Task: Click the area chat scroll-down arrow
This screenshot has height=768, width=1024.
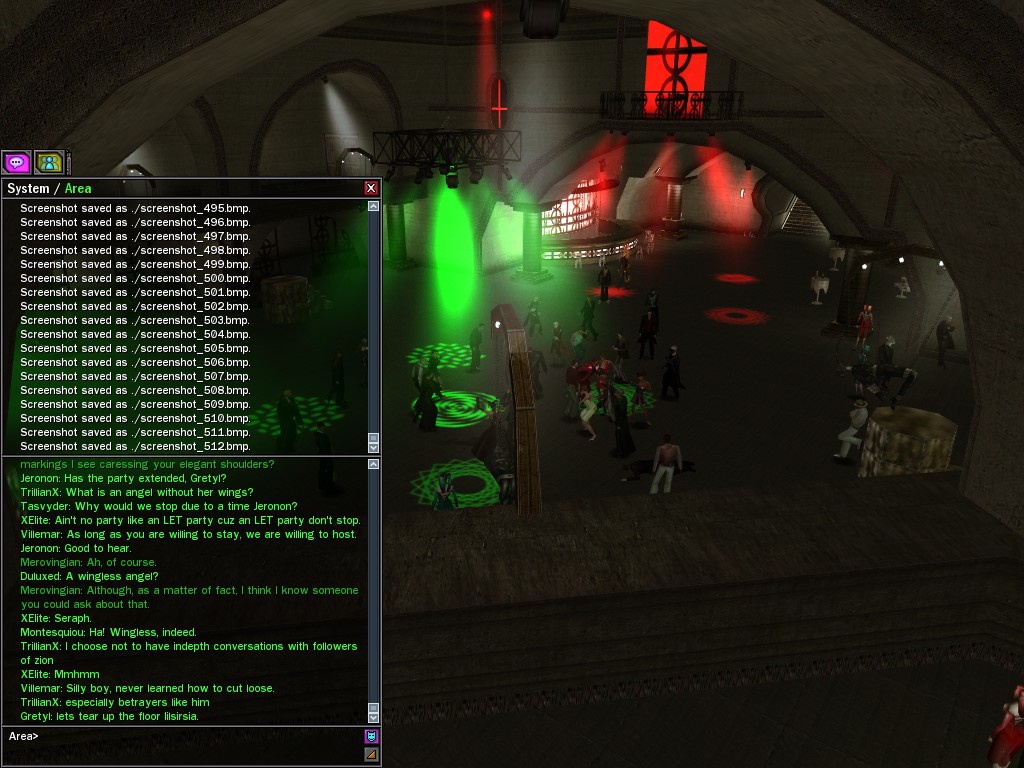Action: (x=373, y=717)
